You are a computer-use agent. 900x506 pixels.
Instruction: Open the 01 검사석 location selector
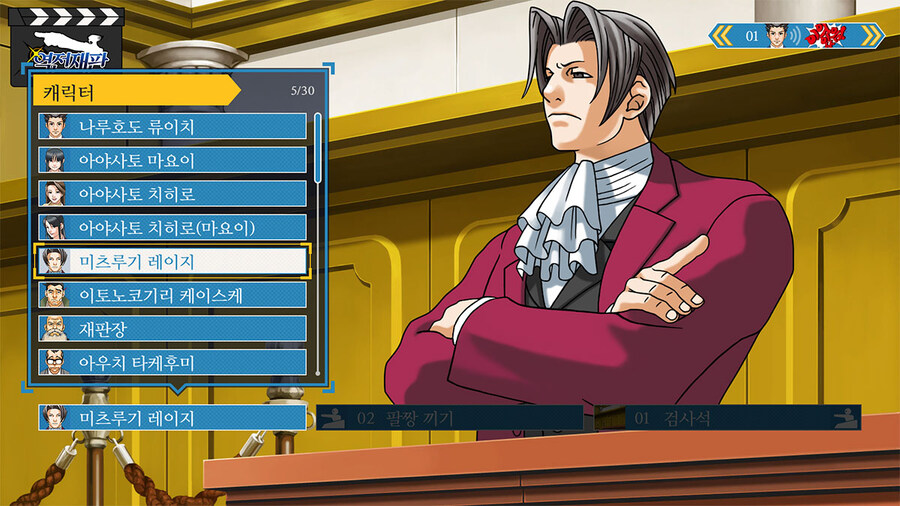pyautogui.click(x=727, y=418)
